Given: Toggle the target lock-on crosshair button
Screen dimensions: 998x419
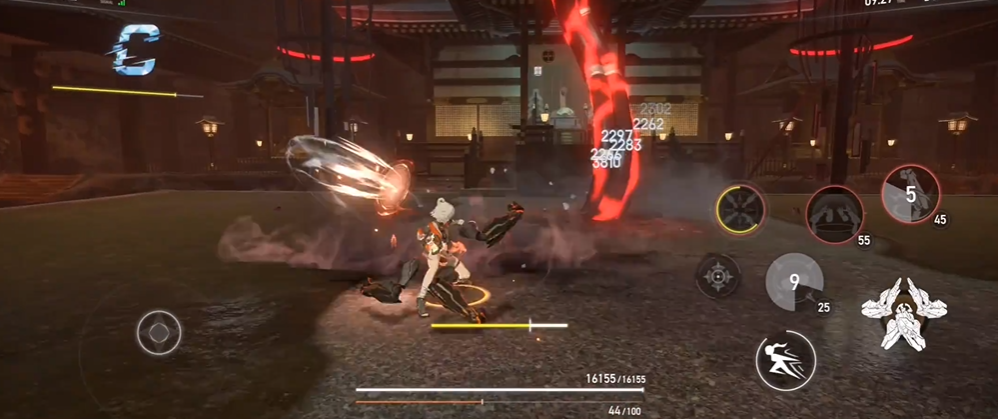Looking at the screenshot, I should [718, 275].
